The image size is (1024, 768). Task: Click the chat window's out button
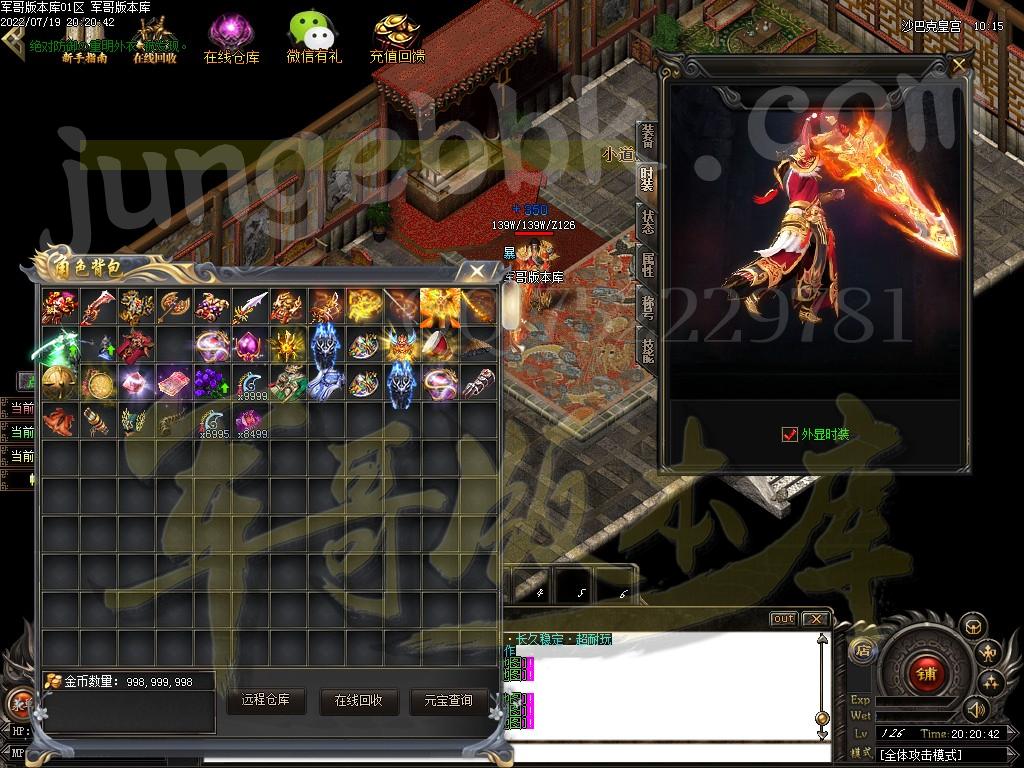click(x=783, y=619)
